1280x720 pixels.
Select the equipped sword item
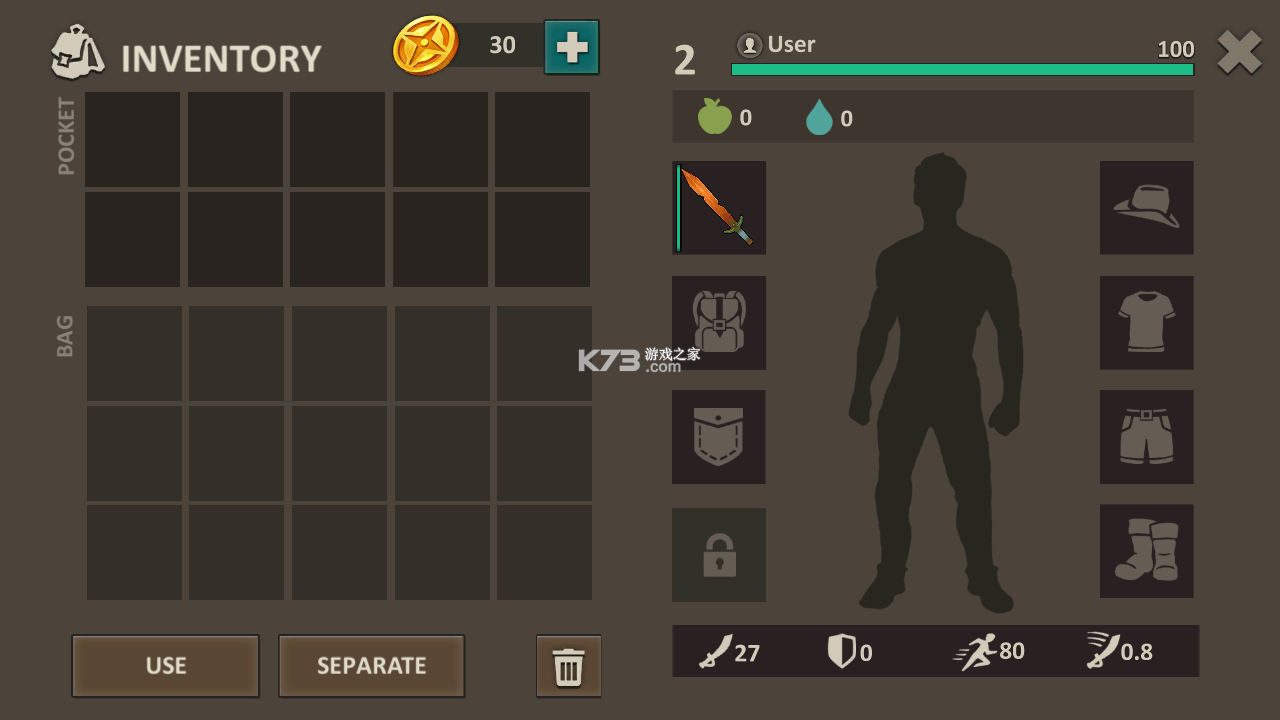pyautogui.click(x=719, y=207)
